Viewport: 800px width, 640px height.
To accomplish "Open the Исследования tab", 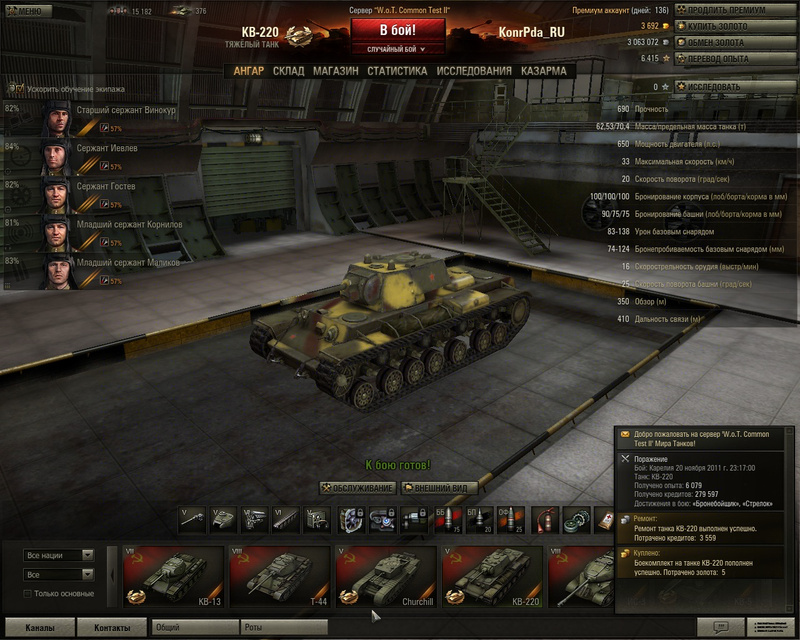I will pos(473,71).
